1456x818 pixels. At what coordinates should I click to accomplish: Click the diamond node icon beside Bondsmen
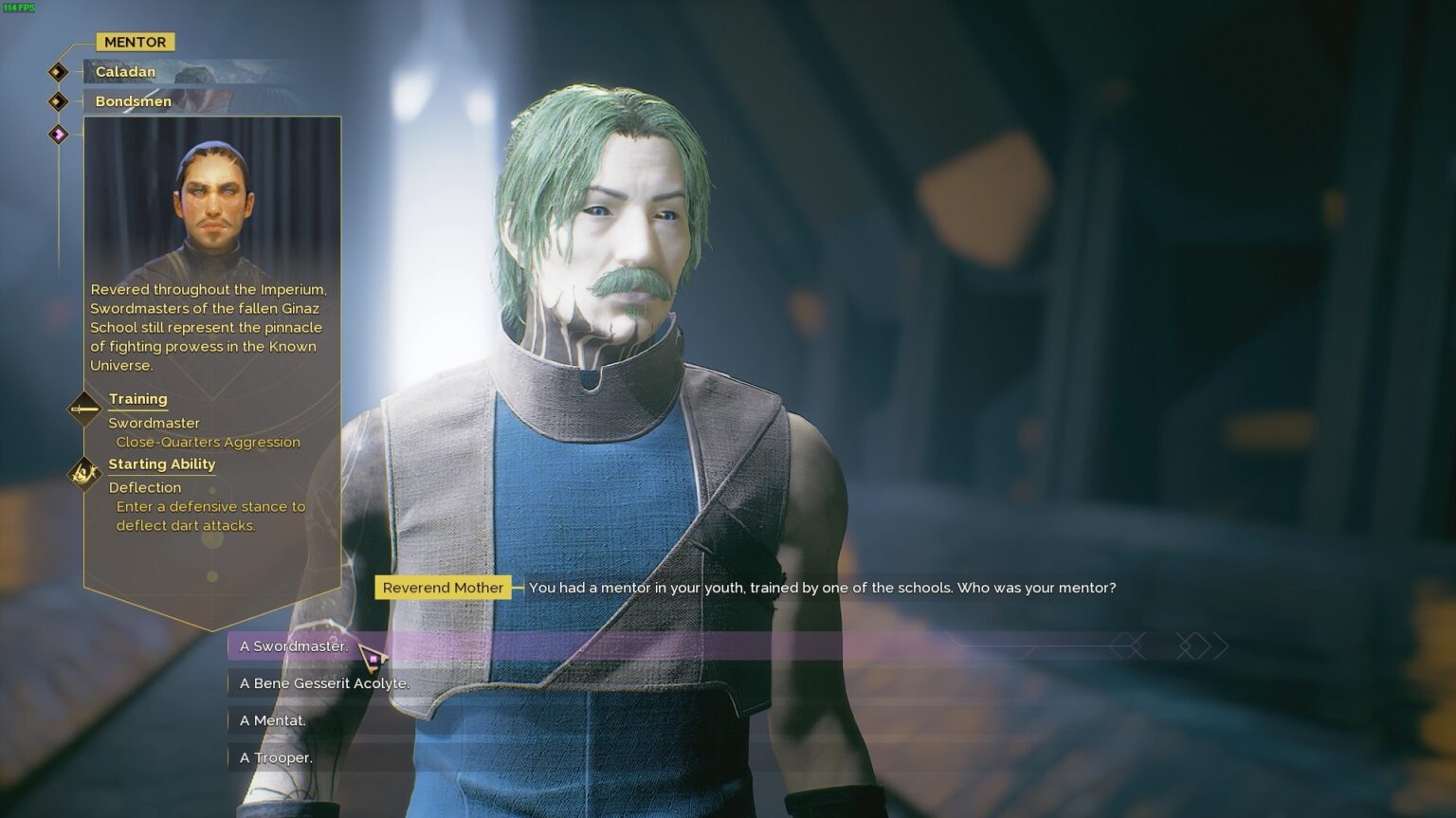(x=56, y=100)
